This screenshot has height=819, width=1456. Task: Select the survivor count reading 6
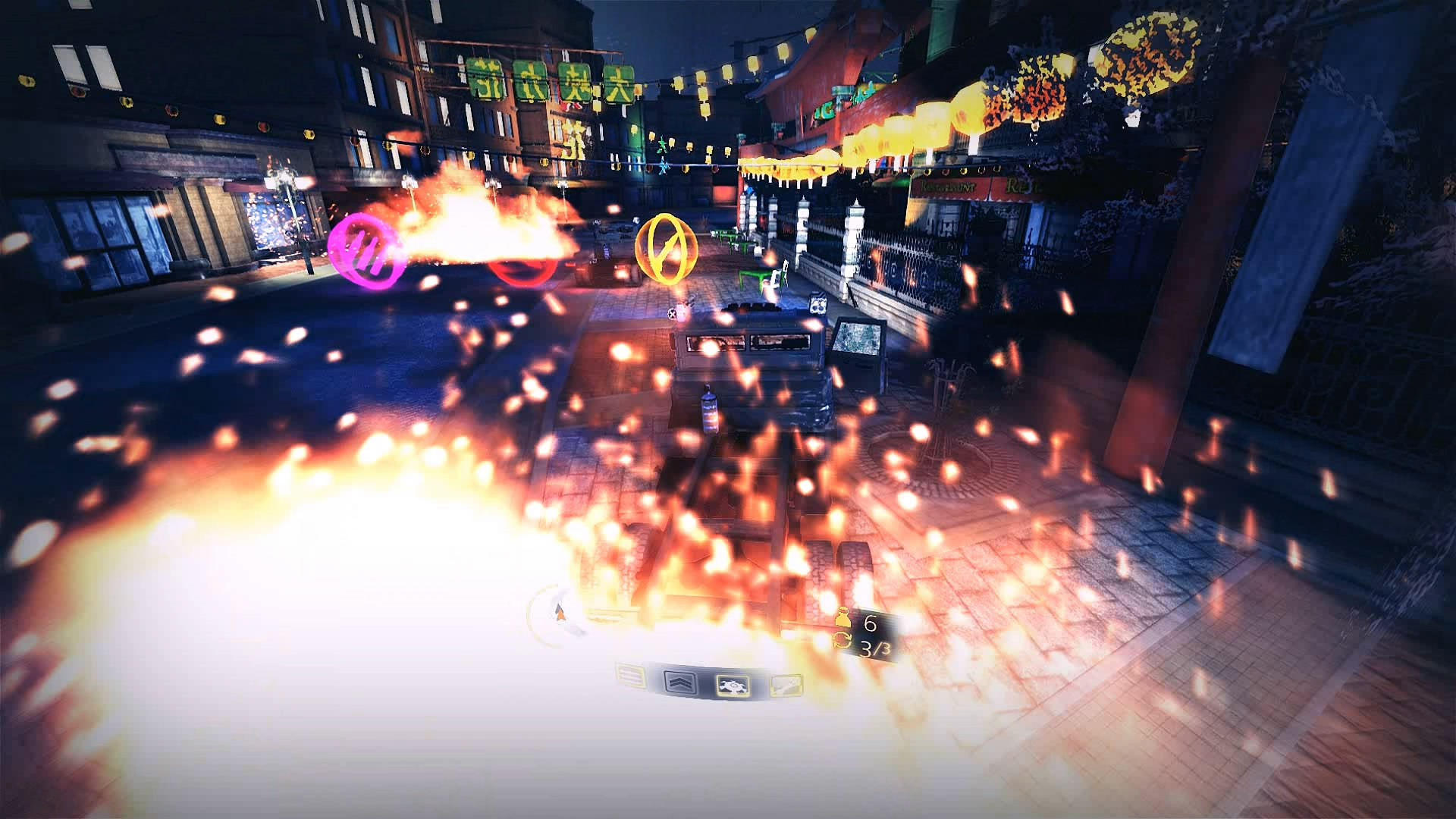871,623
